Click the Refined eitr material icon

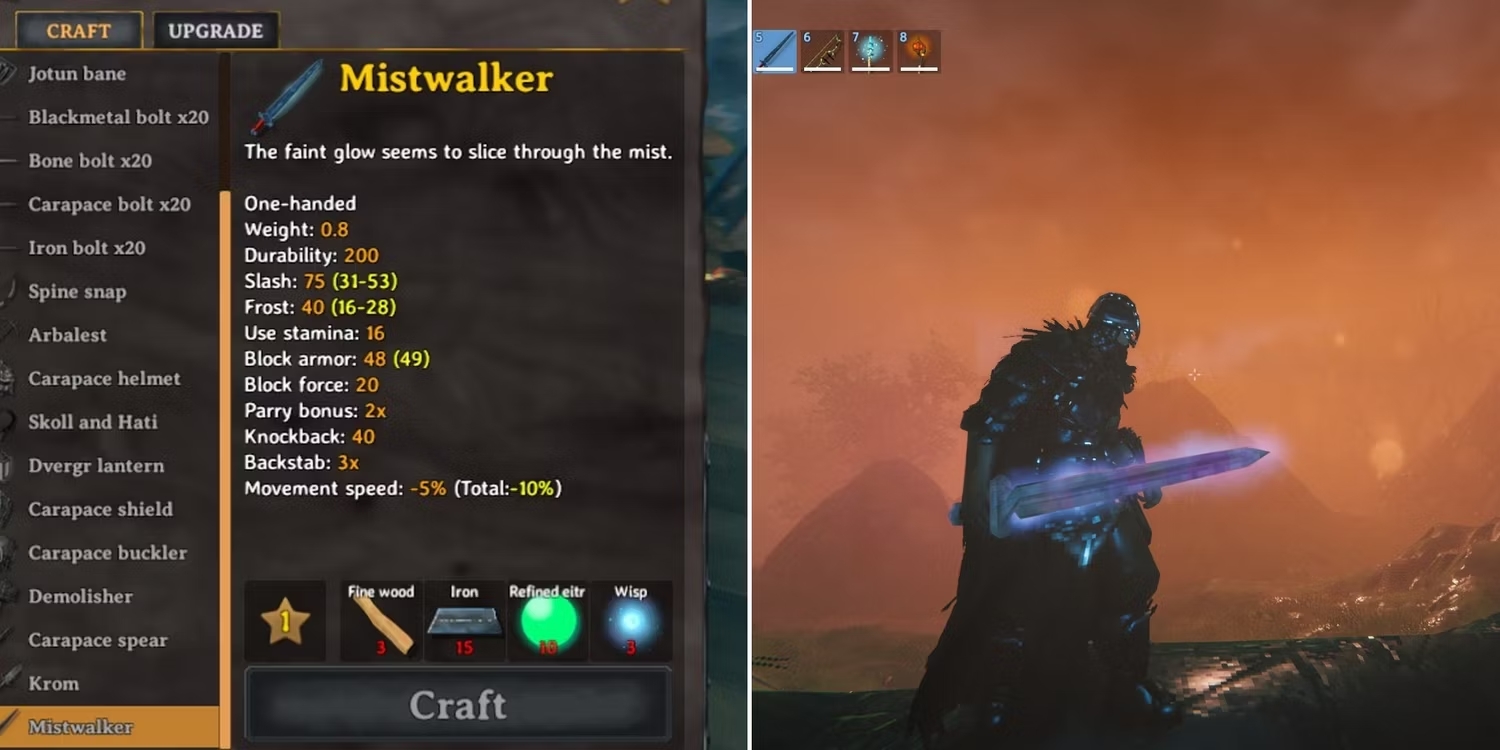pyautogui.click(x=546, y=620)
